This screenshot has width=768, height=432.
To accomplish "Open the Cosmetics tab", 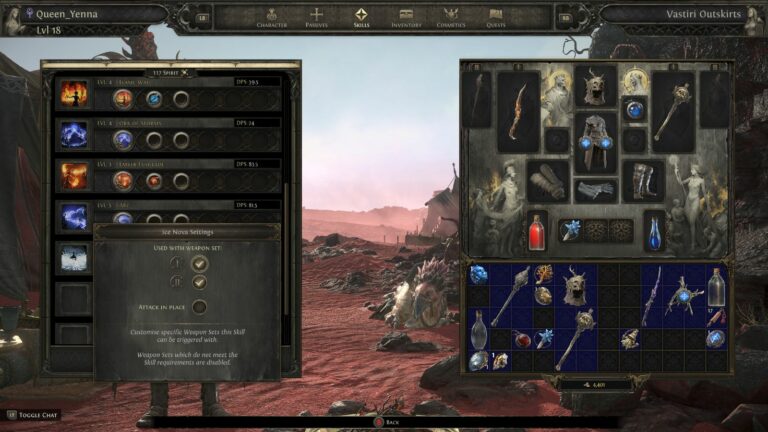I will tap(452, 16).
